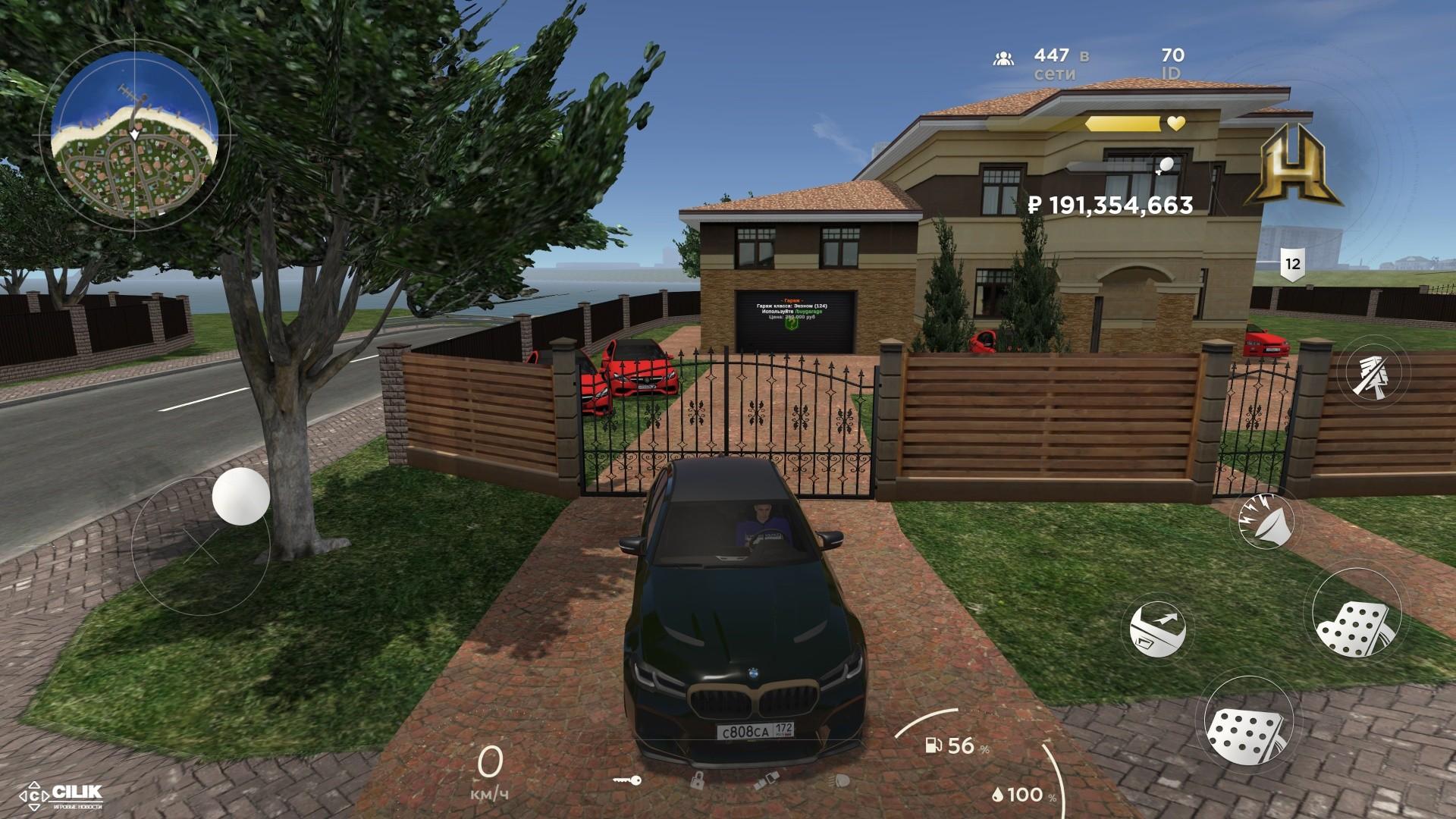Screen dimensions: 1456x819
Task: Tap the level 12 badge
Action: click(1292, 264)
